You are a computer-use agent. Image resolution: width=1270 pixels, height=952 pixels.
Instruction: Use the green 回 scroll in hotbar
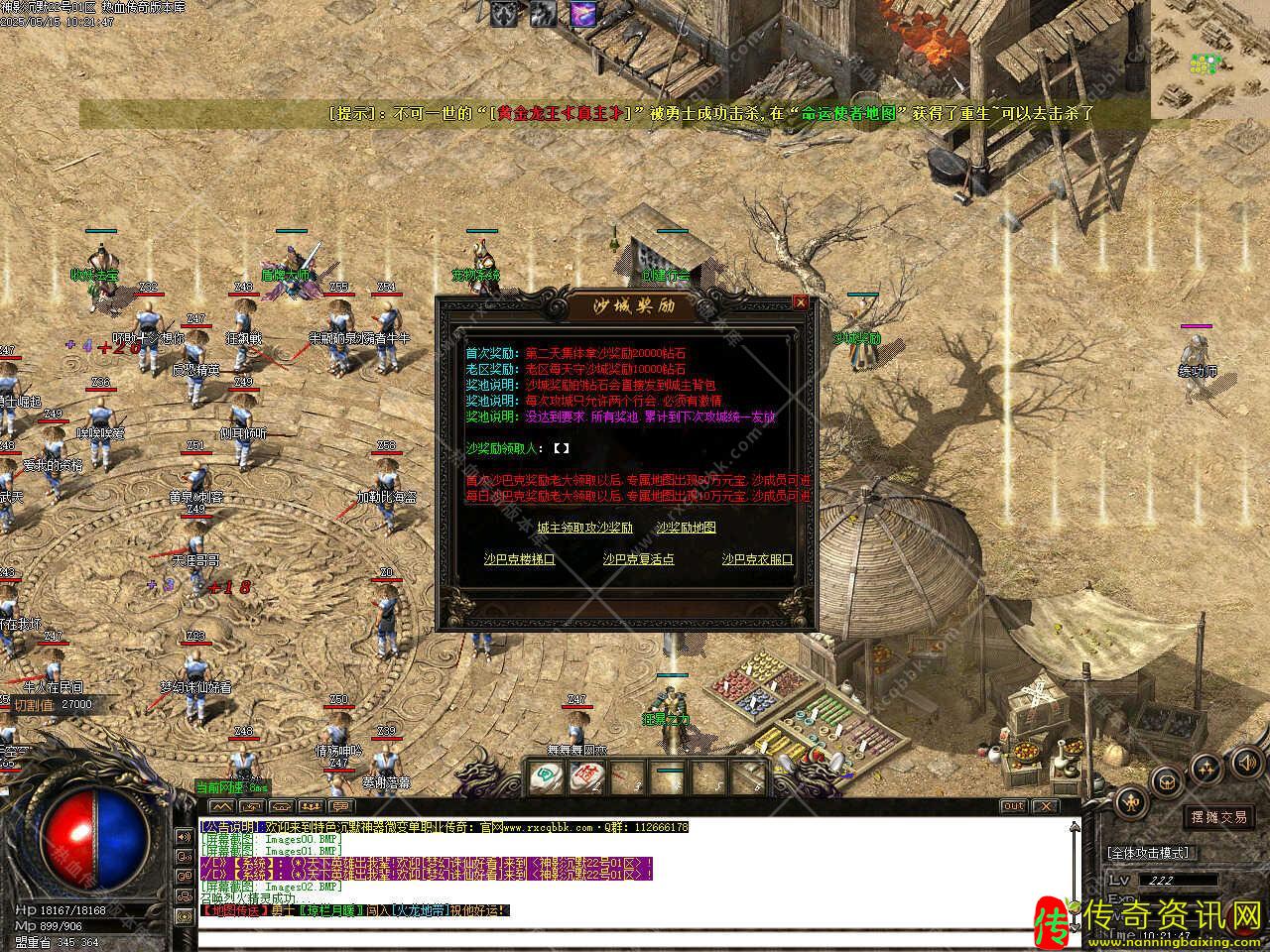544,776
